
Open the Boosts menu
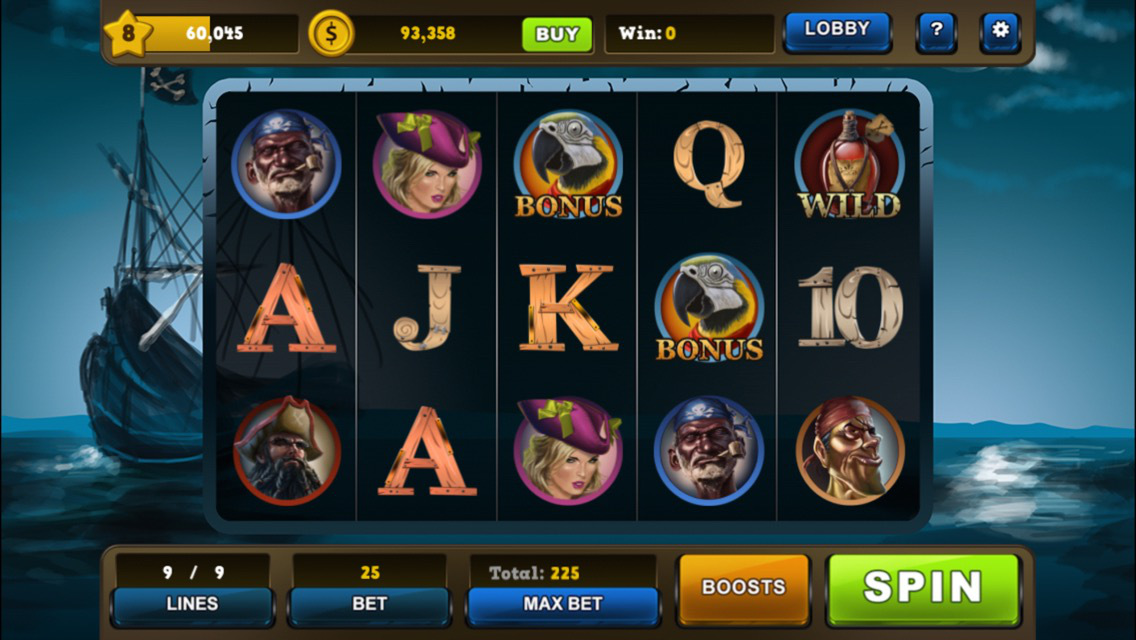pos(743,587)
